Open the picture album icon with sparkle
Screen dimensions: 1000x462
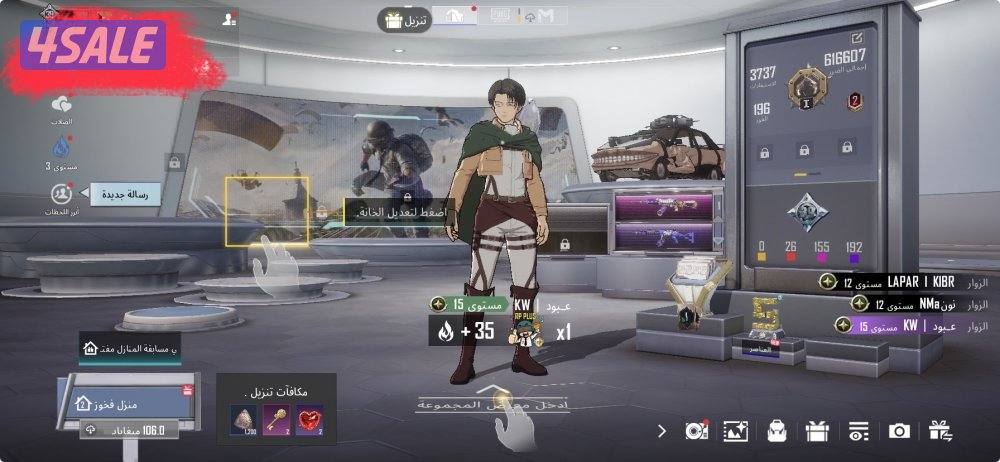point(736,431)
